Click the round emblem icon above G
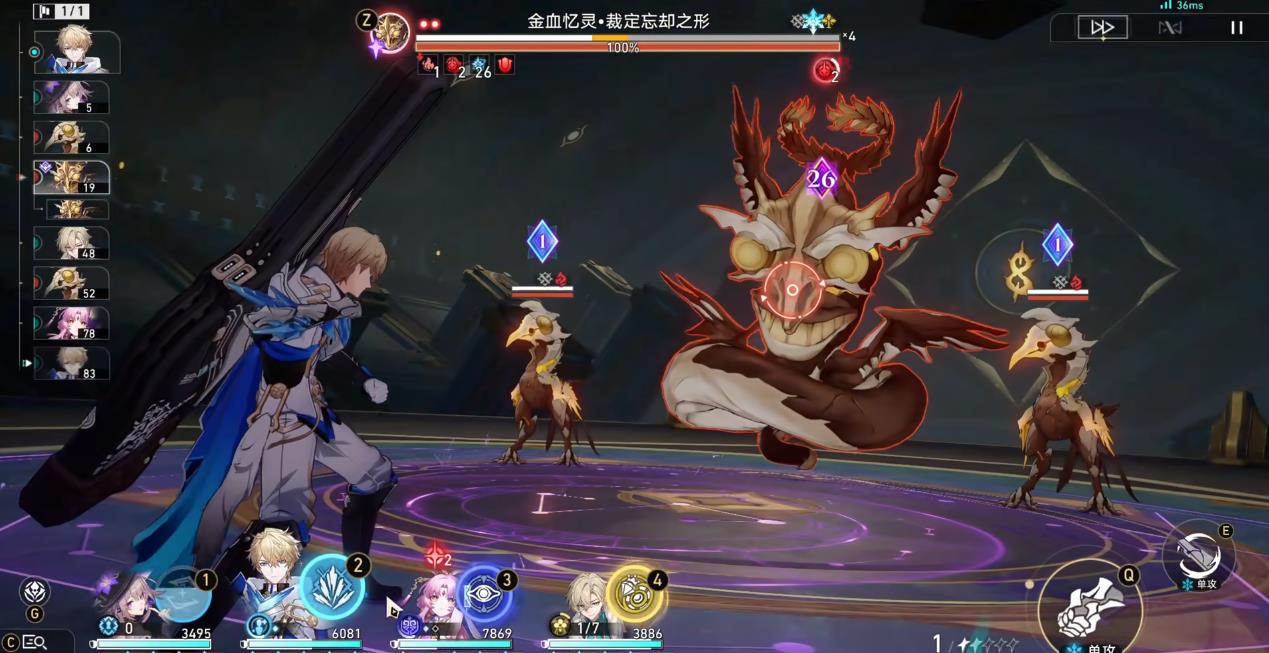 click(x=34, y=591)
